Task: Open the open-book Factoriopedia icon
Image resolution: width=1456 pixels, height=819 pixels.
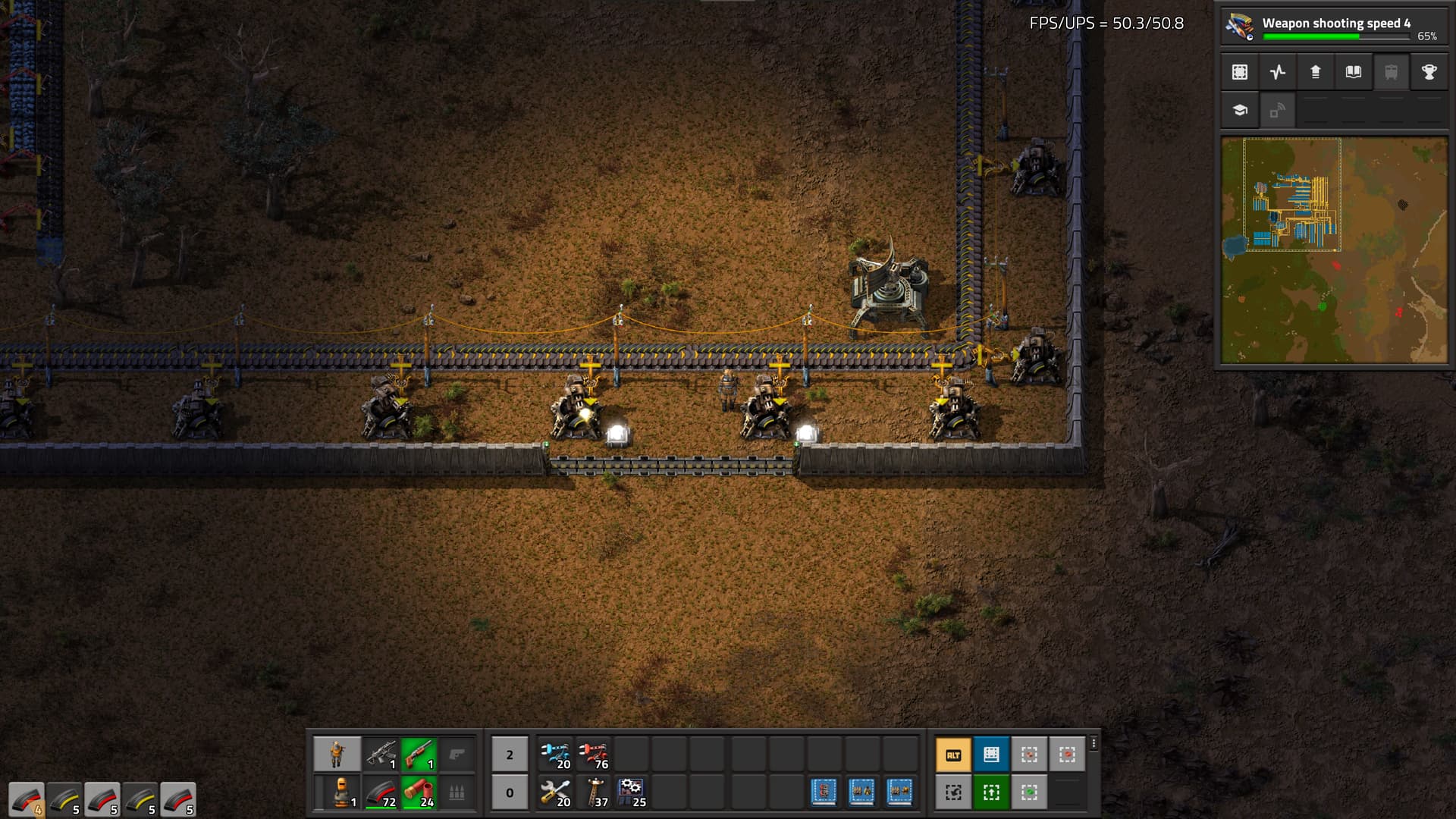Action: coord(1354,72)
